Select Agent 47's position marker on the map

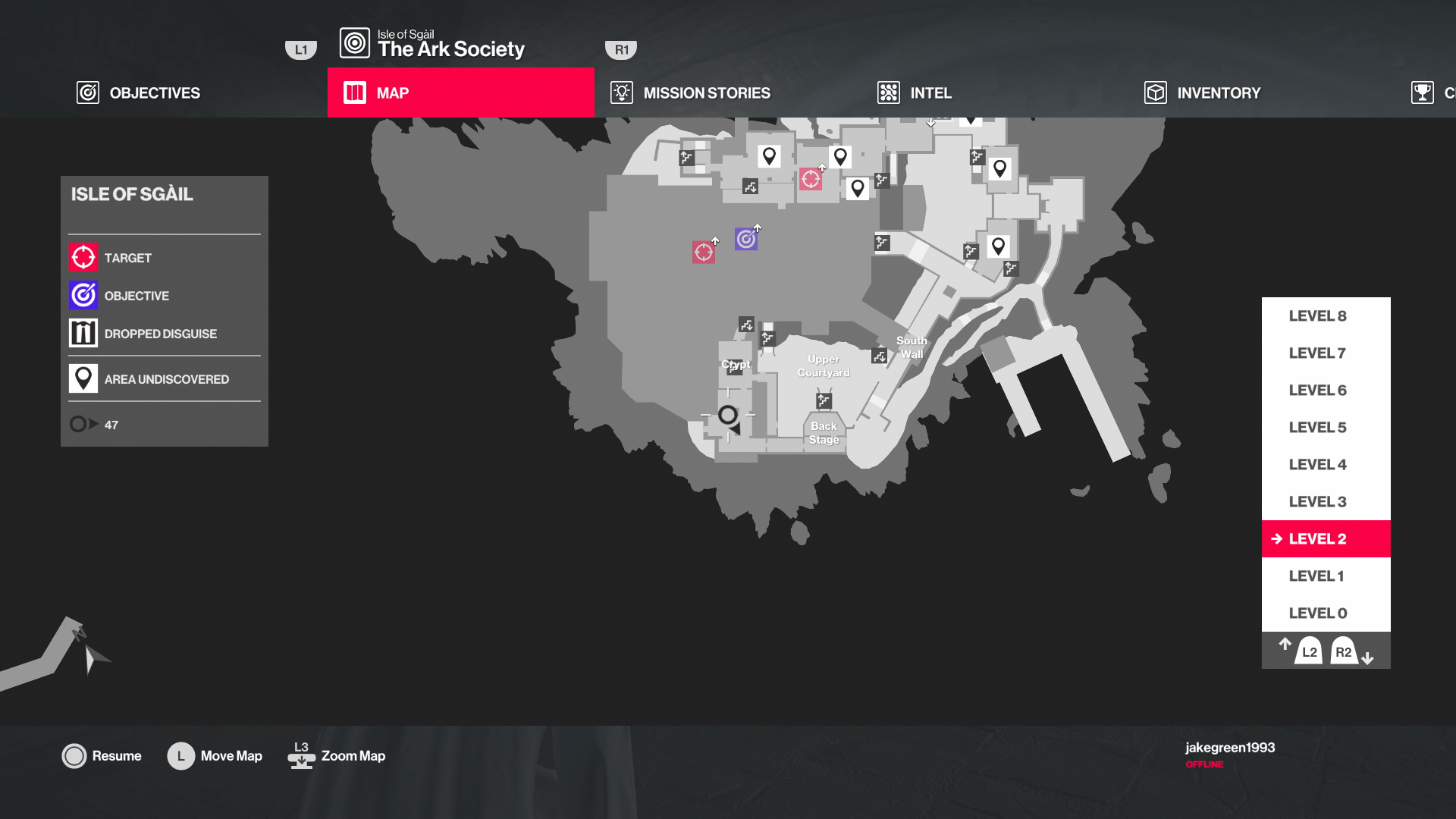[727, 416]
